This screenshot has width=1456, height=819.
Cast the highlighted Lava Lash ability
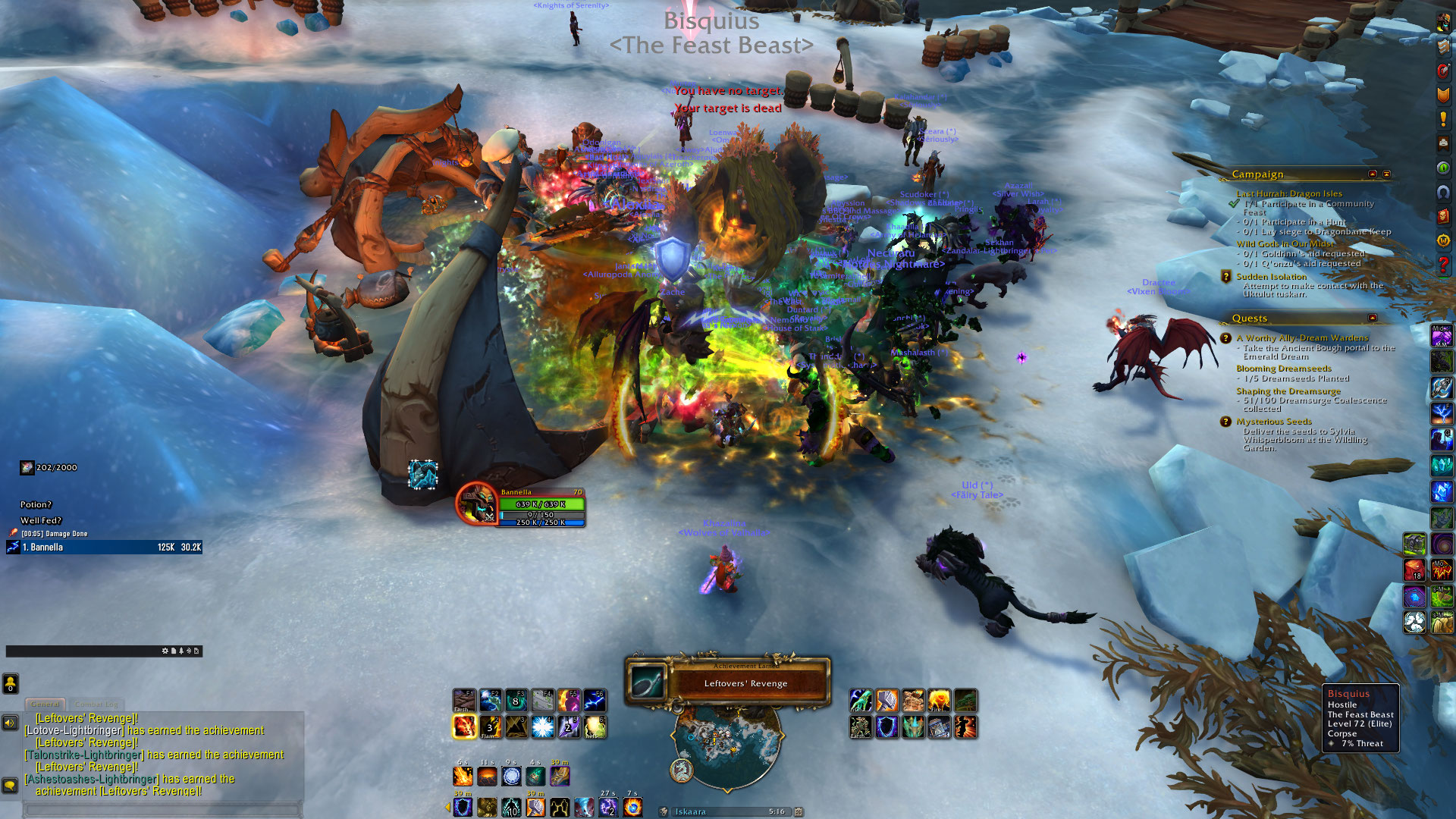464,726
